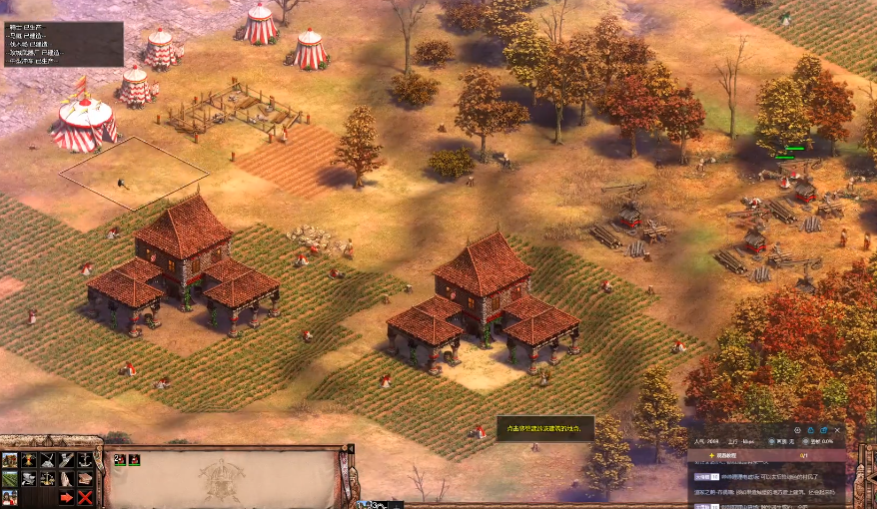Click the two villagers portrait build icon

[10, 497]
